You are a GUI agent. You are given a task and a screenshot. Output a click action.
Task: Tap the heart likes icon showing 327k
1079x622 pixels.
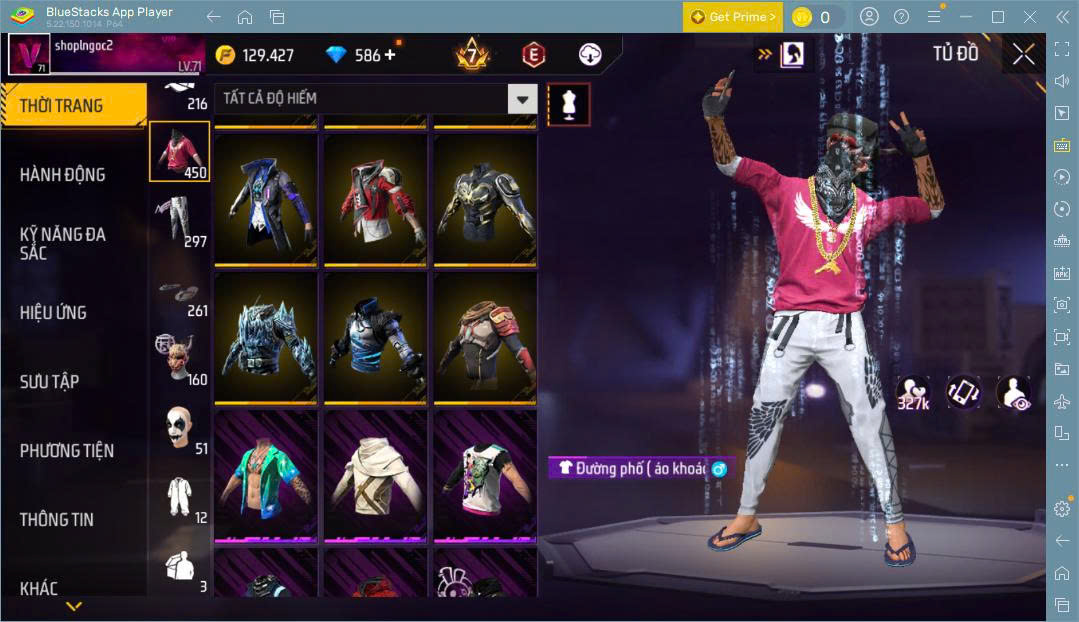click(x=912, y=393)
